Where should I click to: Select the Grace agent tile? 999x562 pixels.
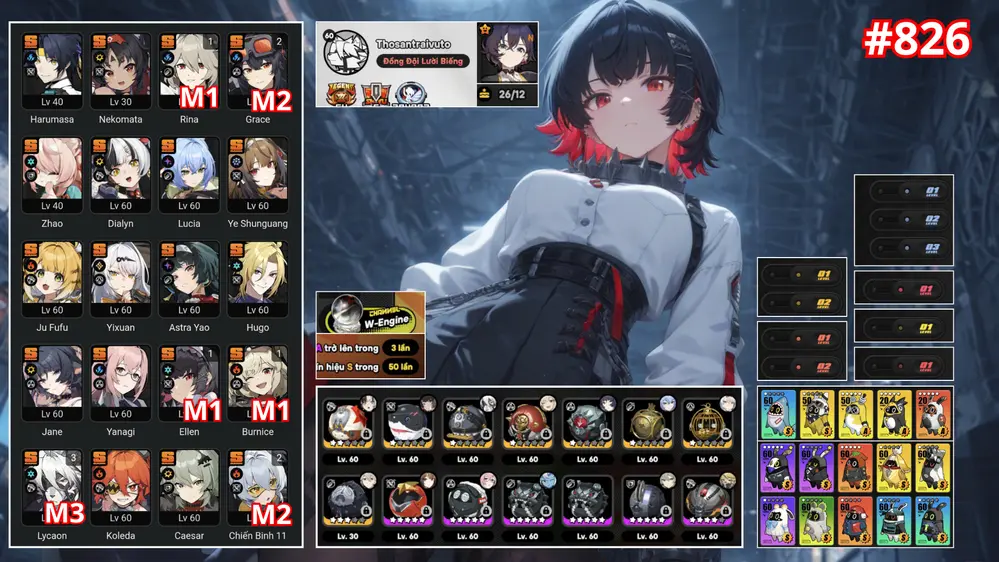point(258,71)
